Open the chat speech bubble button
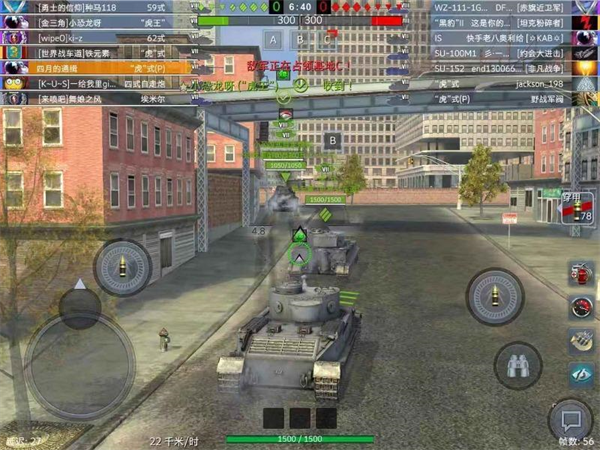600x450 pixels. pos(571,420)
